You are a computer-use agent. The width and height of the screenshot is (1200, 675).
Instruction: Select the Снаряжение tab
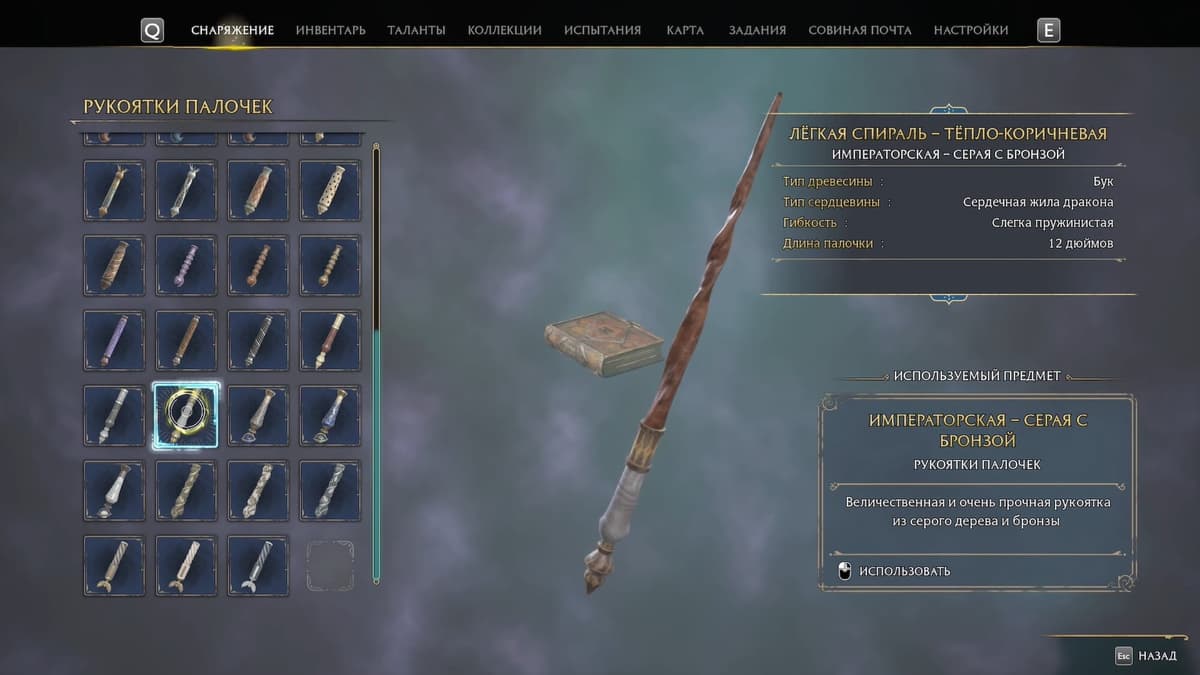pyautogui.click(x=232, y=30)
